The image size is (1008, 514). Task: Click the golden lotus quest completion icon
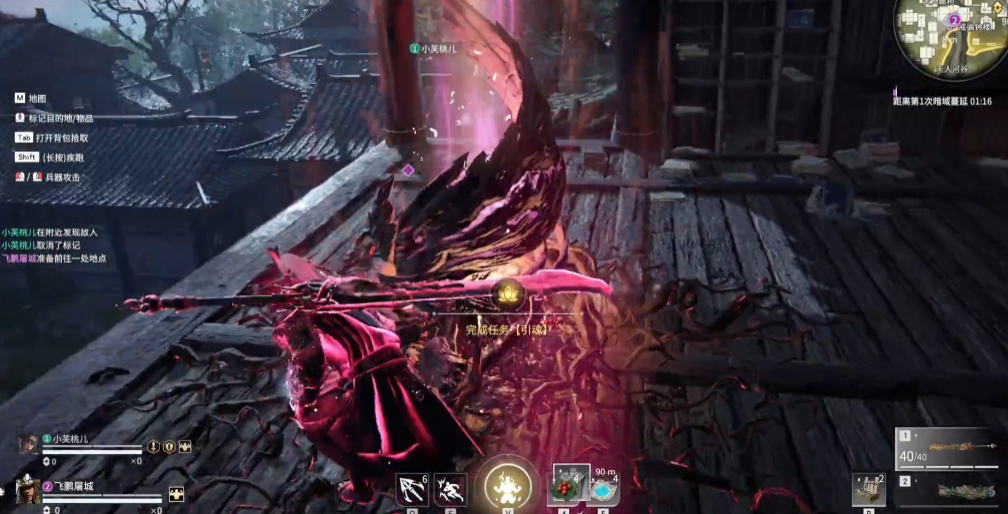504,293
